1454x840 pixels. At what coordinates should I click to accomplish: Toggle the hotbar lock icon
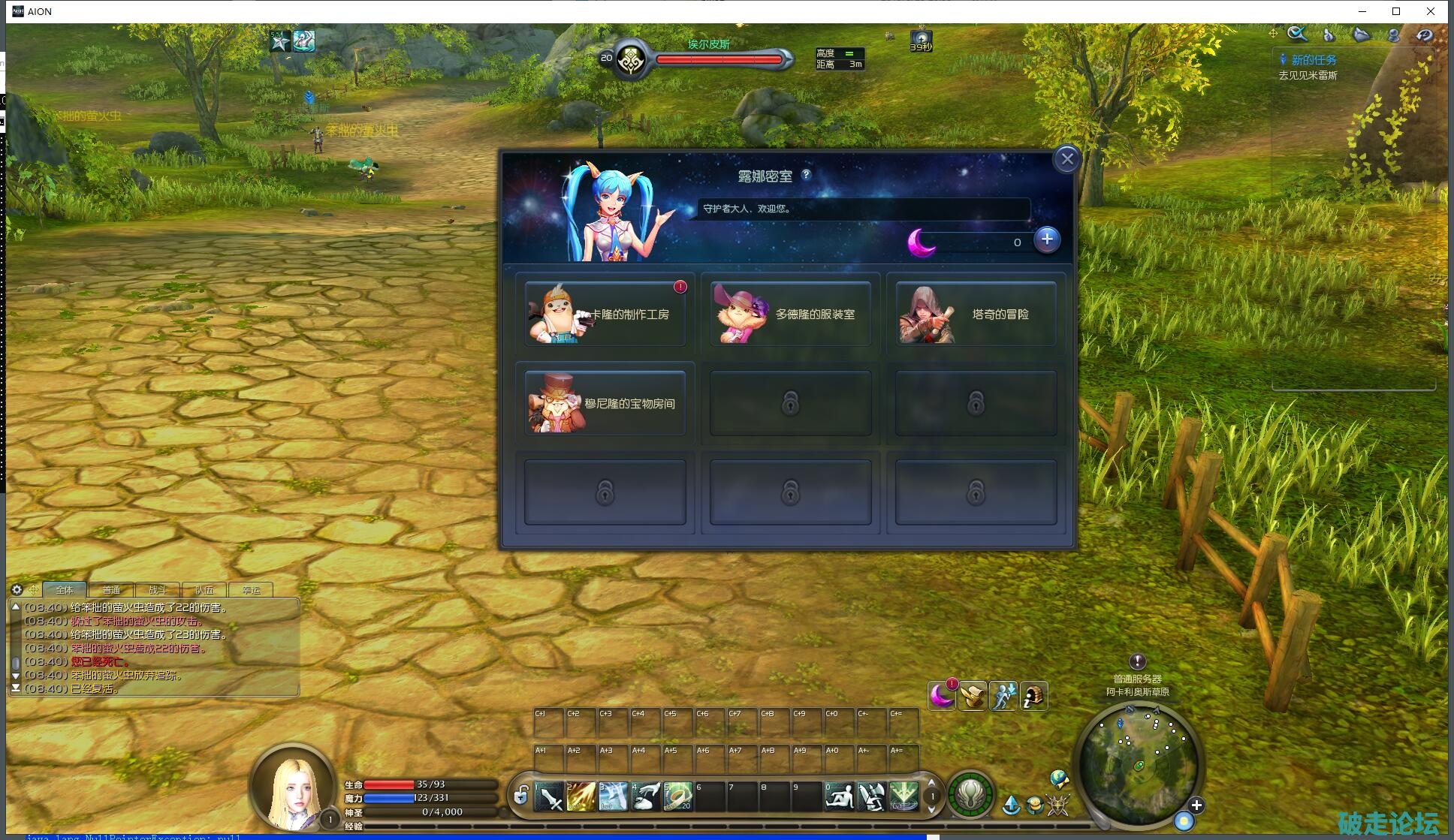tap(520, 795)
